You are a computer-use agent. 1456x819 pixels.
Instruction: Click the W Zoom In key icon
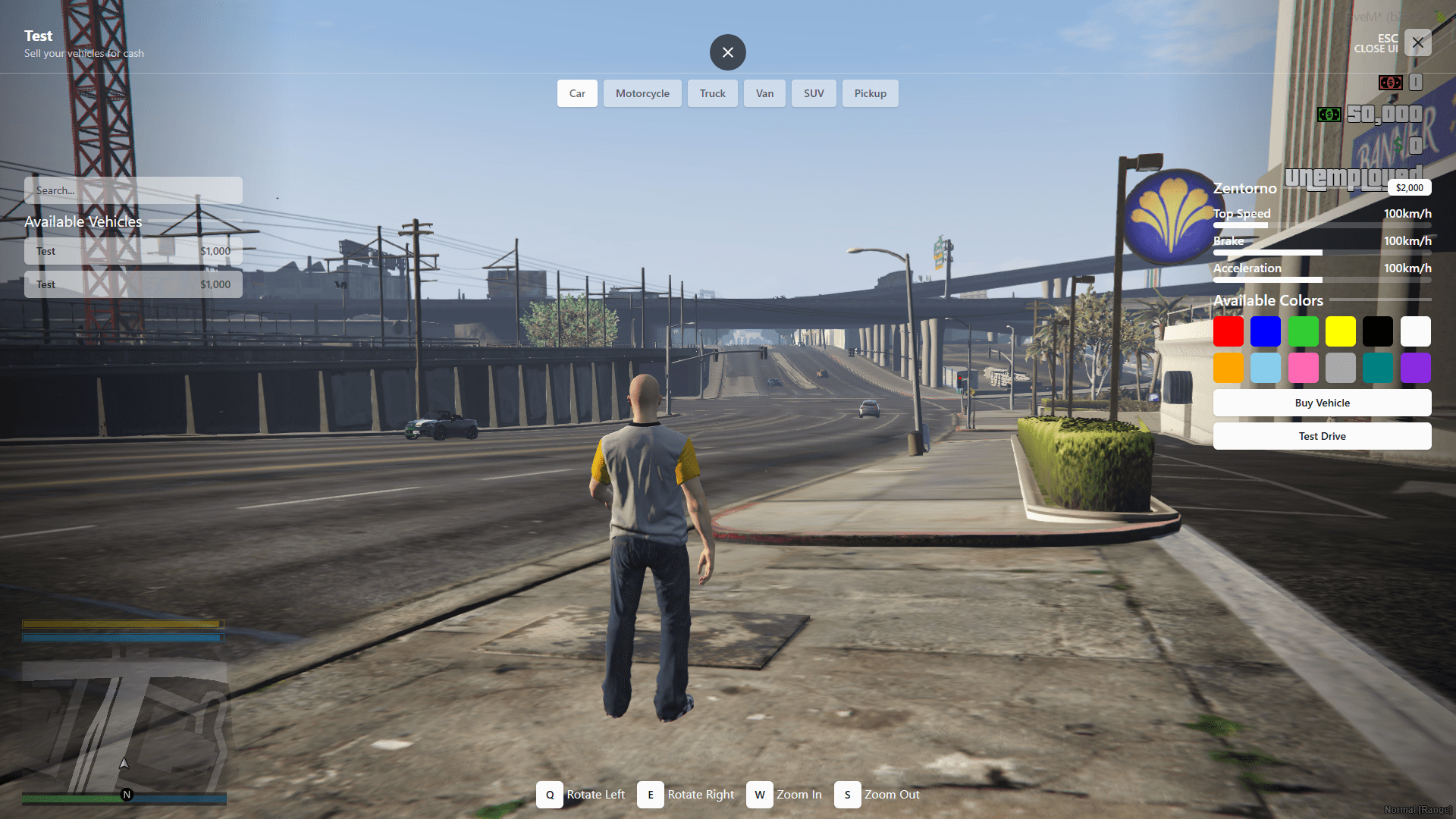pyautogui.click(x=759, y=795)
